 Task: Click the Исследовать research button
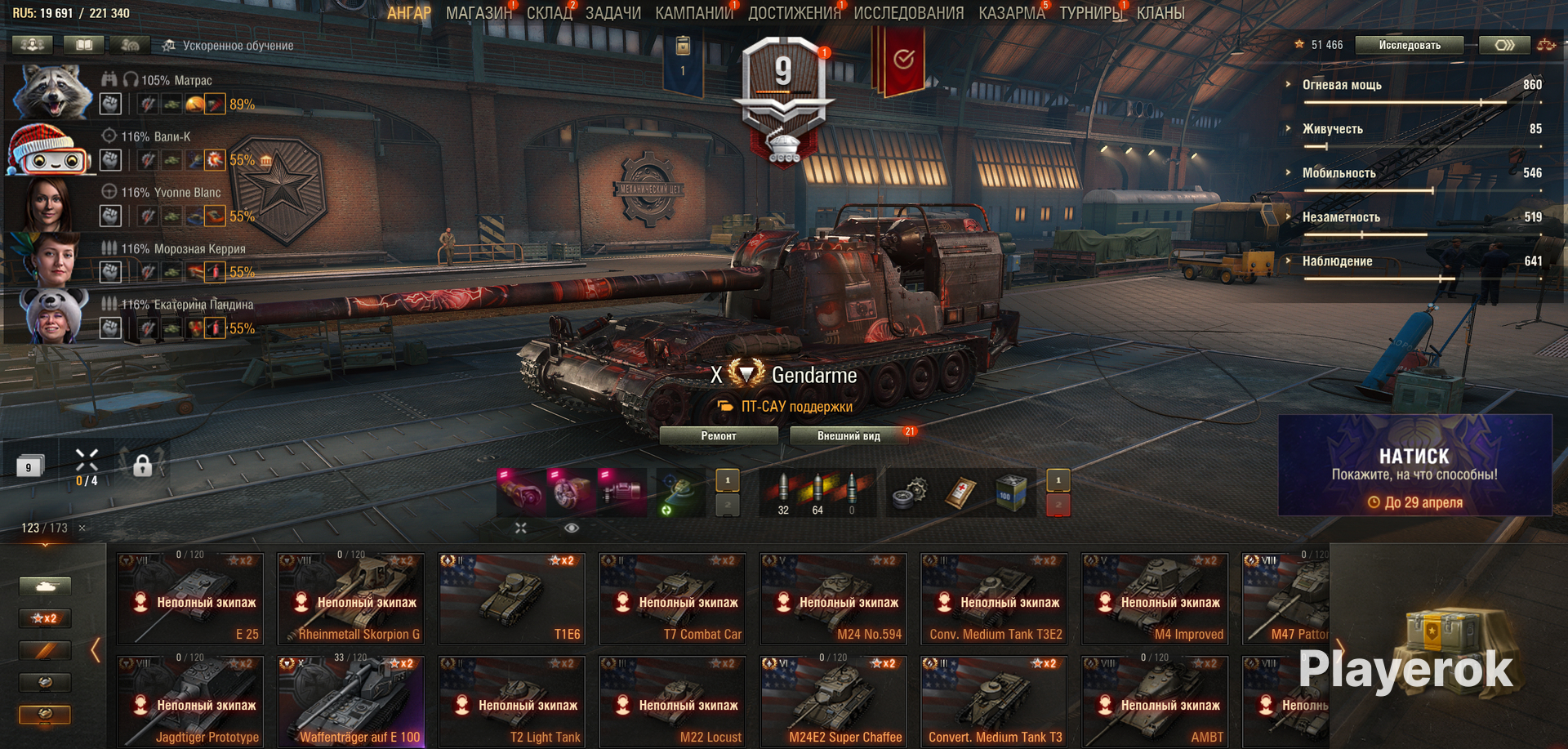tap(1409, 45)
